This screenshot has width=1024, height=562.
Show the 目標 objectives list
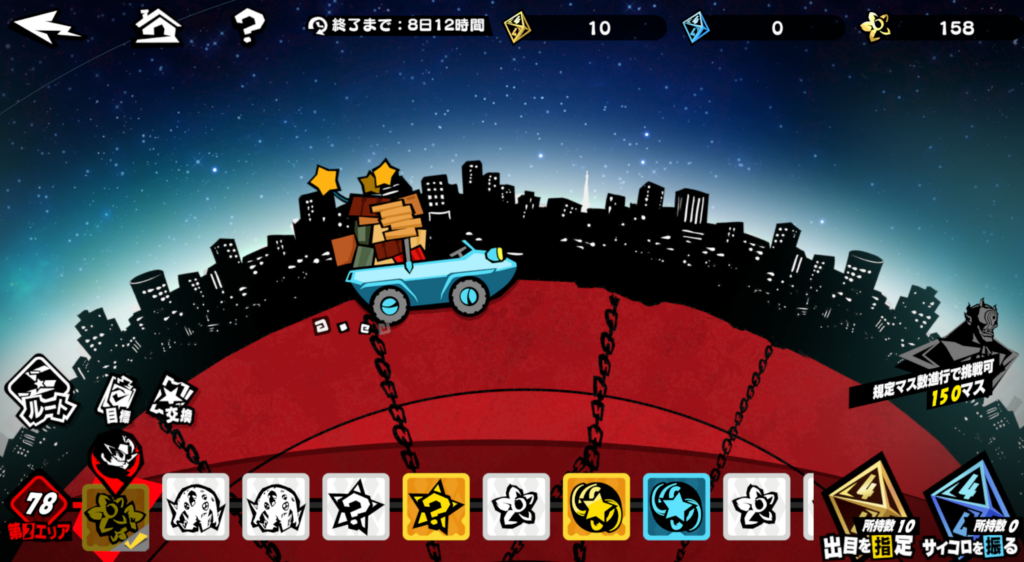(117, 398)
